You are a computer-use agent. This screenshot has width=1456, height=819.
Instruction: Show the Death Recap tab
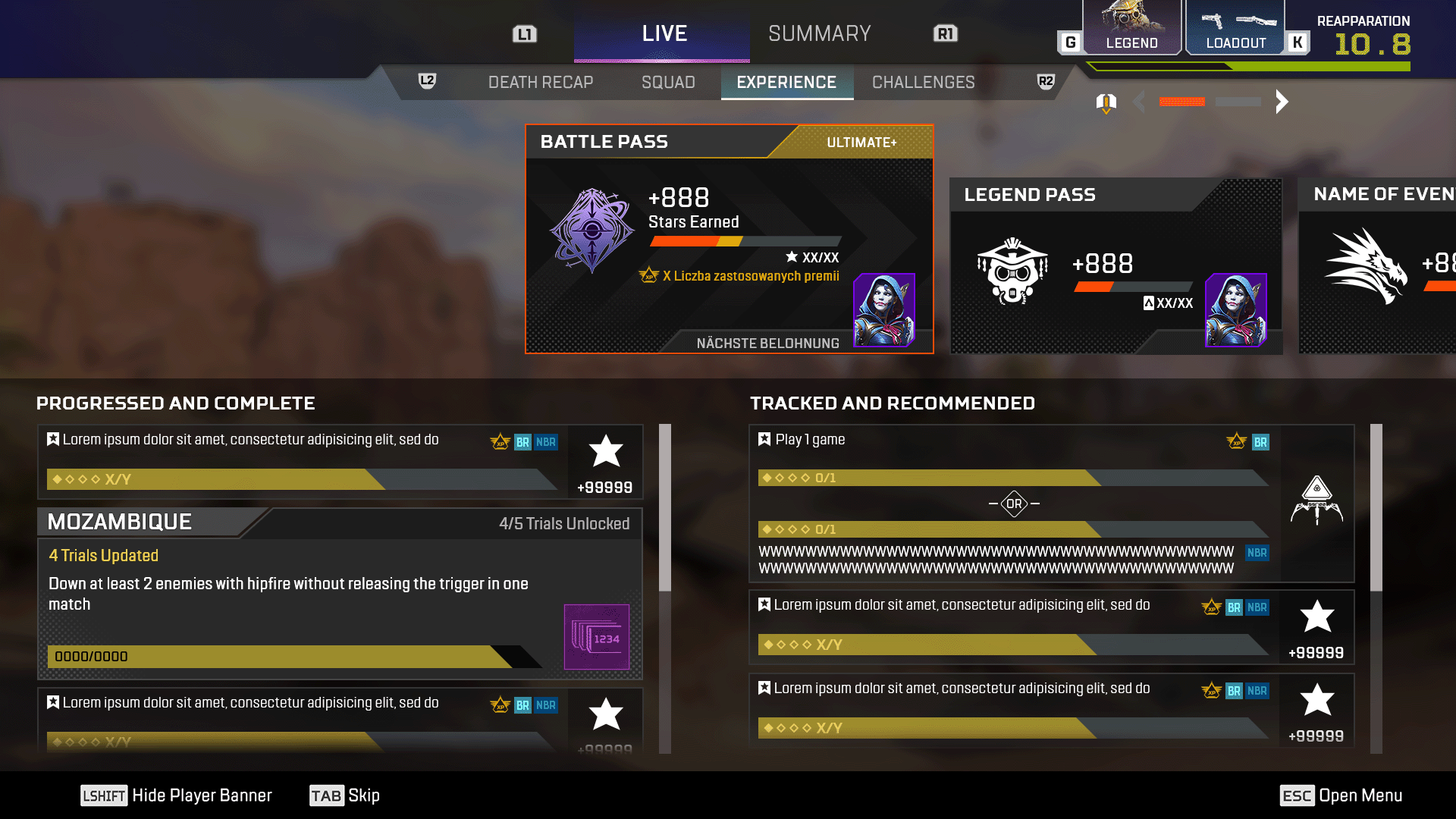pyautogui.click(x=540, y=83)
